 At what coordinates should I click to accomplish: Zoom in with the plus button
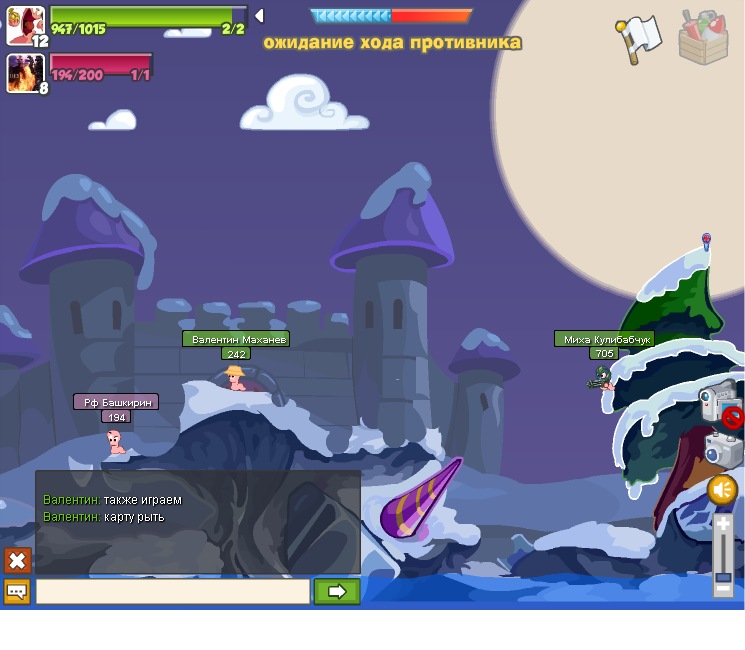point(723,524)
